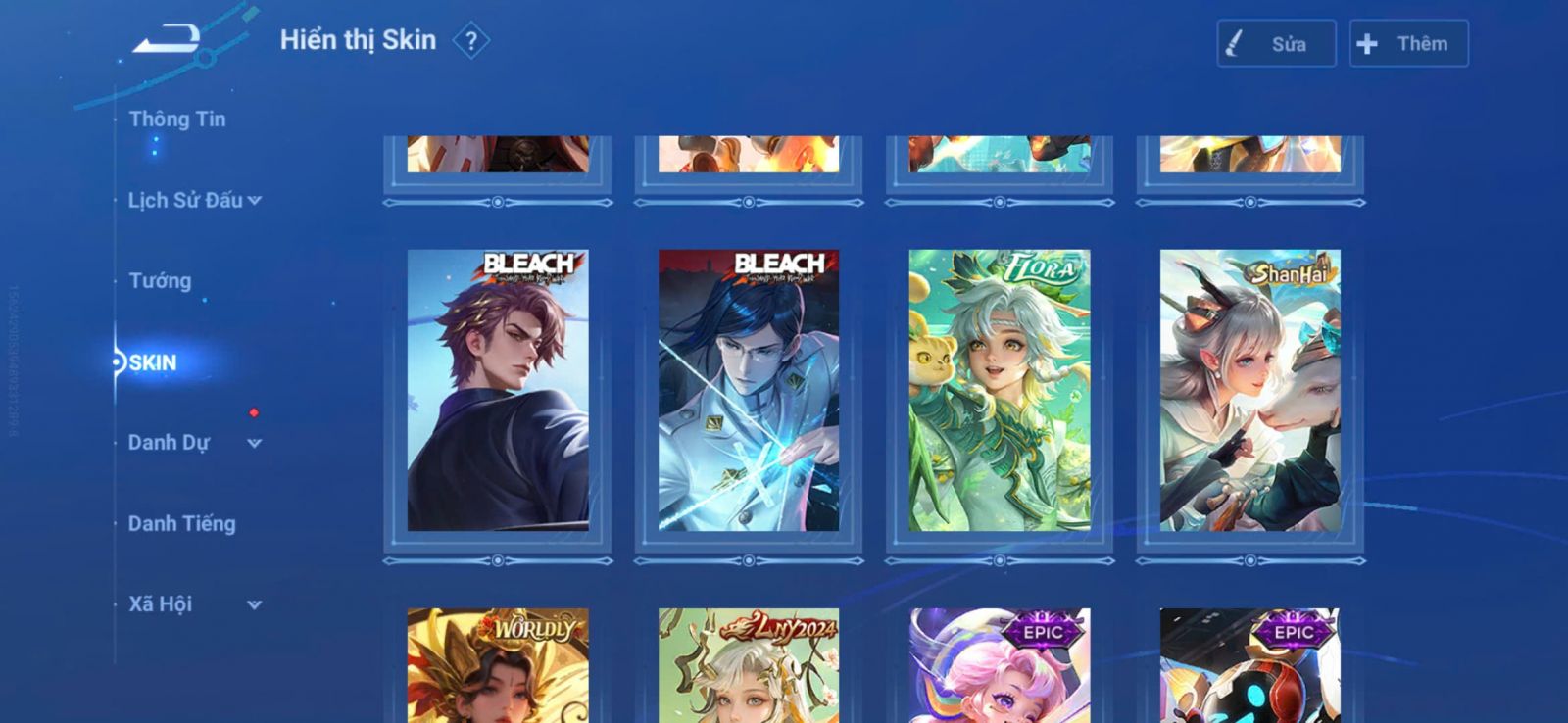Select the SKIN tab
Image resolution: width=1568 pixels, height=723 pixels.
(x=153, y=363)
